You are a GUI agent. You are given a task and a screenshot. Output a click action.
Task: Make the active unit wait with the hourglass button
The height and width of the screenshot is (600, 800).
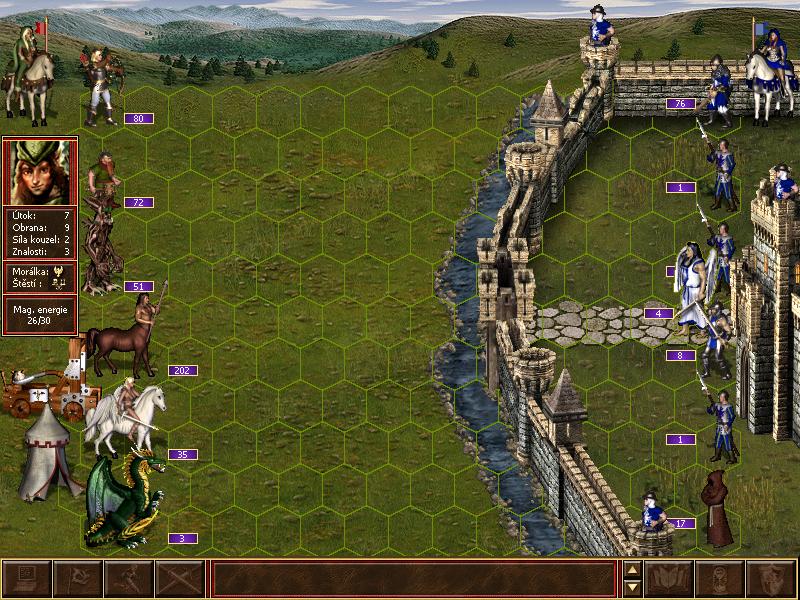719,578
